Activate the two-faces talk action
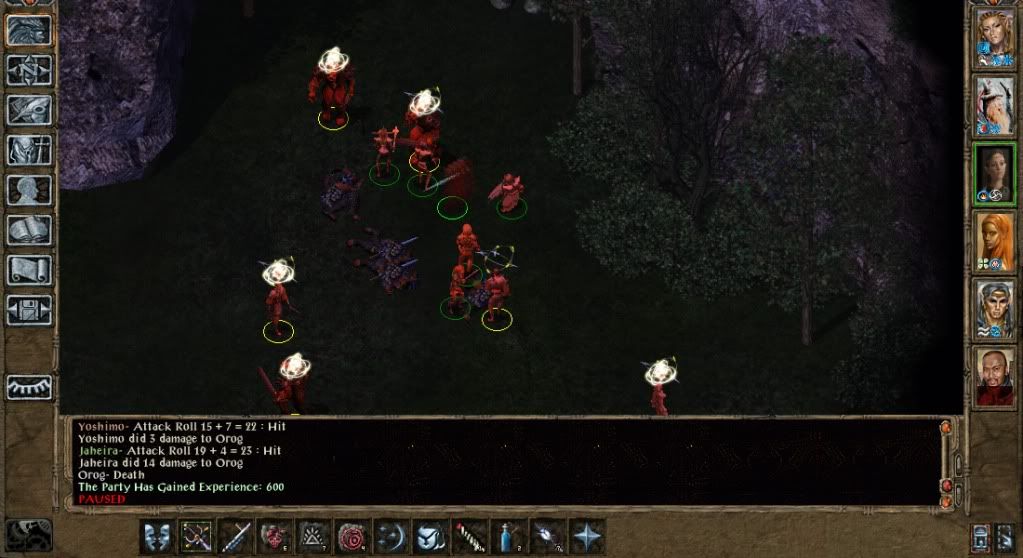Image resolution: width=1023 pixels, height=558 pixels. click(x=157, y=537)
